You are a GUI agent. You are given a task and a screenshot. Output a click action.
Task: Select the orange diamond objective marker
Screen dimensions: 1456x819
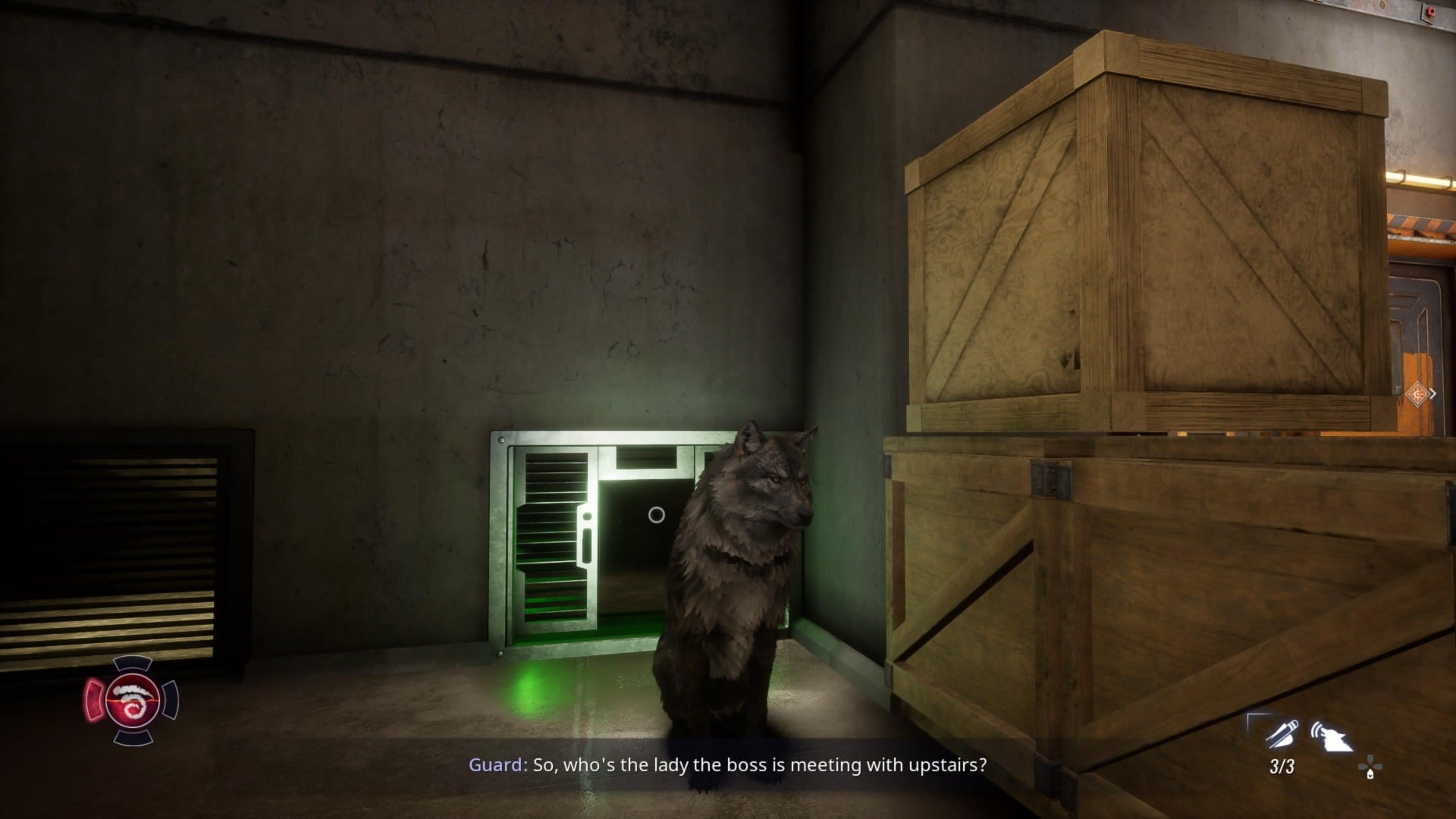click(1417, 394)
